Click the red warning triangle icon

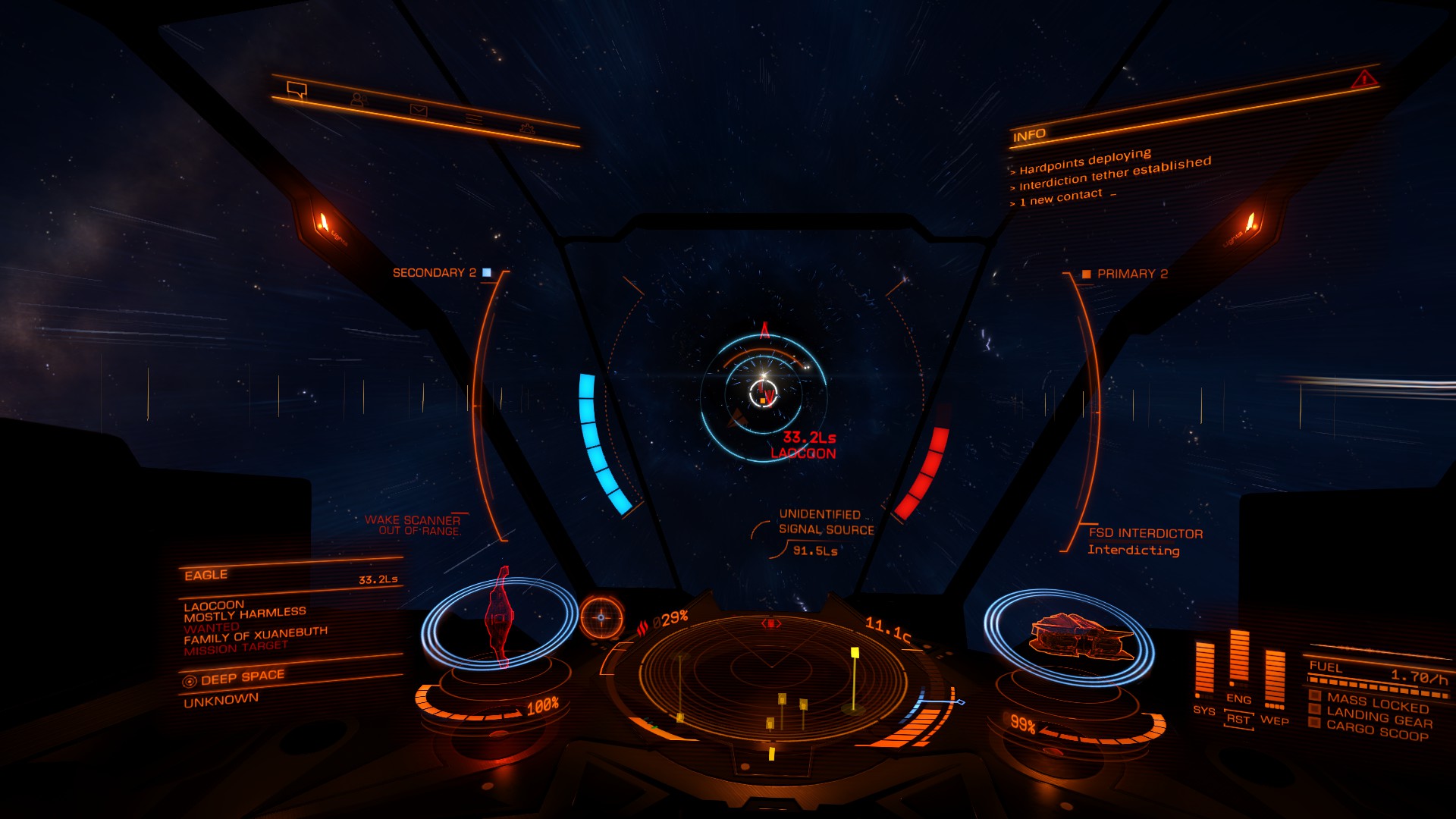pos(1363,79)
